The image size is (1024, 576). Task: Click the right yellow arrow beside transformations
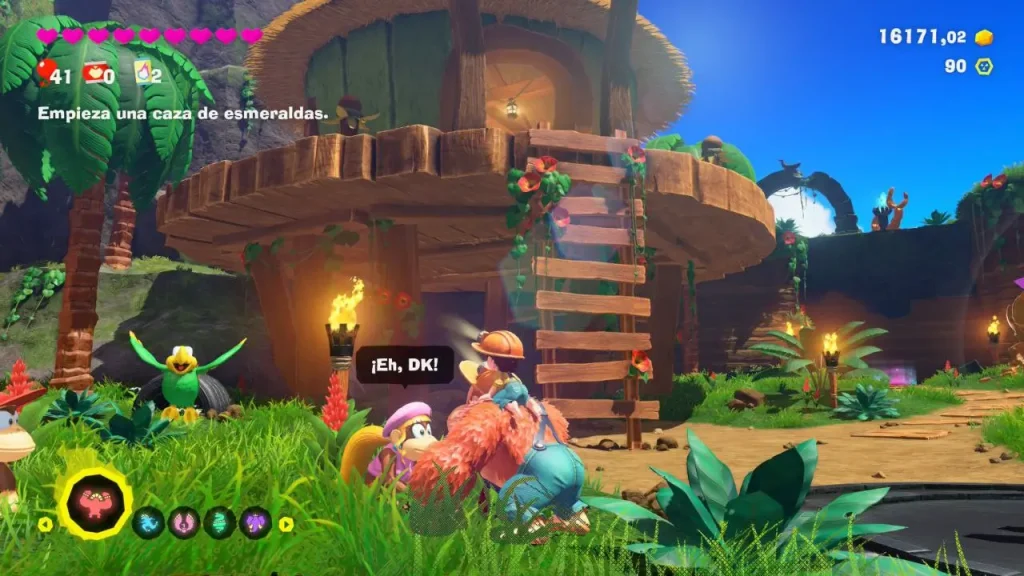286,523
